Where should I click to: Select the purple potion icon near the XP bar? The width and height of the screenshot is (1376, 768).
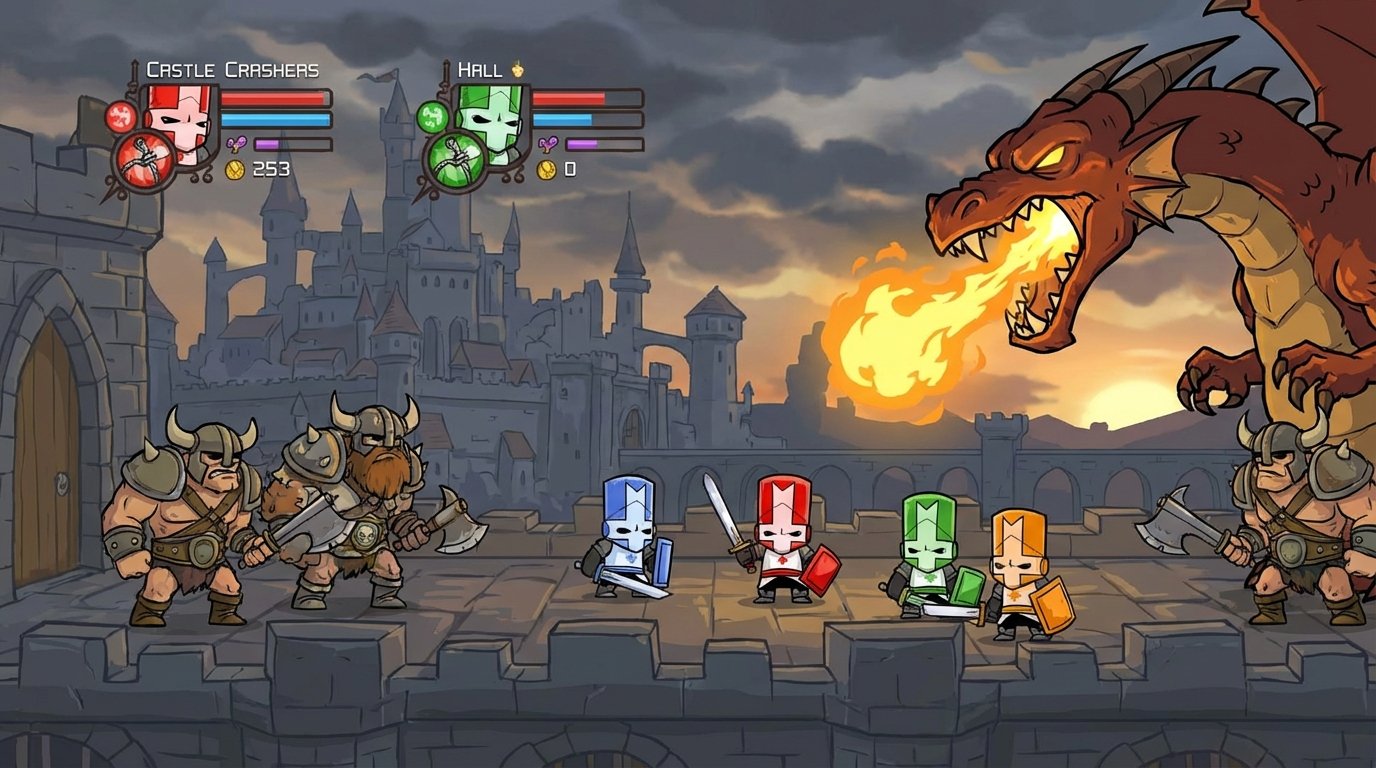click(237, 142)
